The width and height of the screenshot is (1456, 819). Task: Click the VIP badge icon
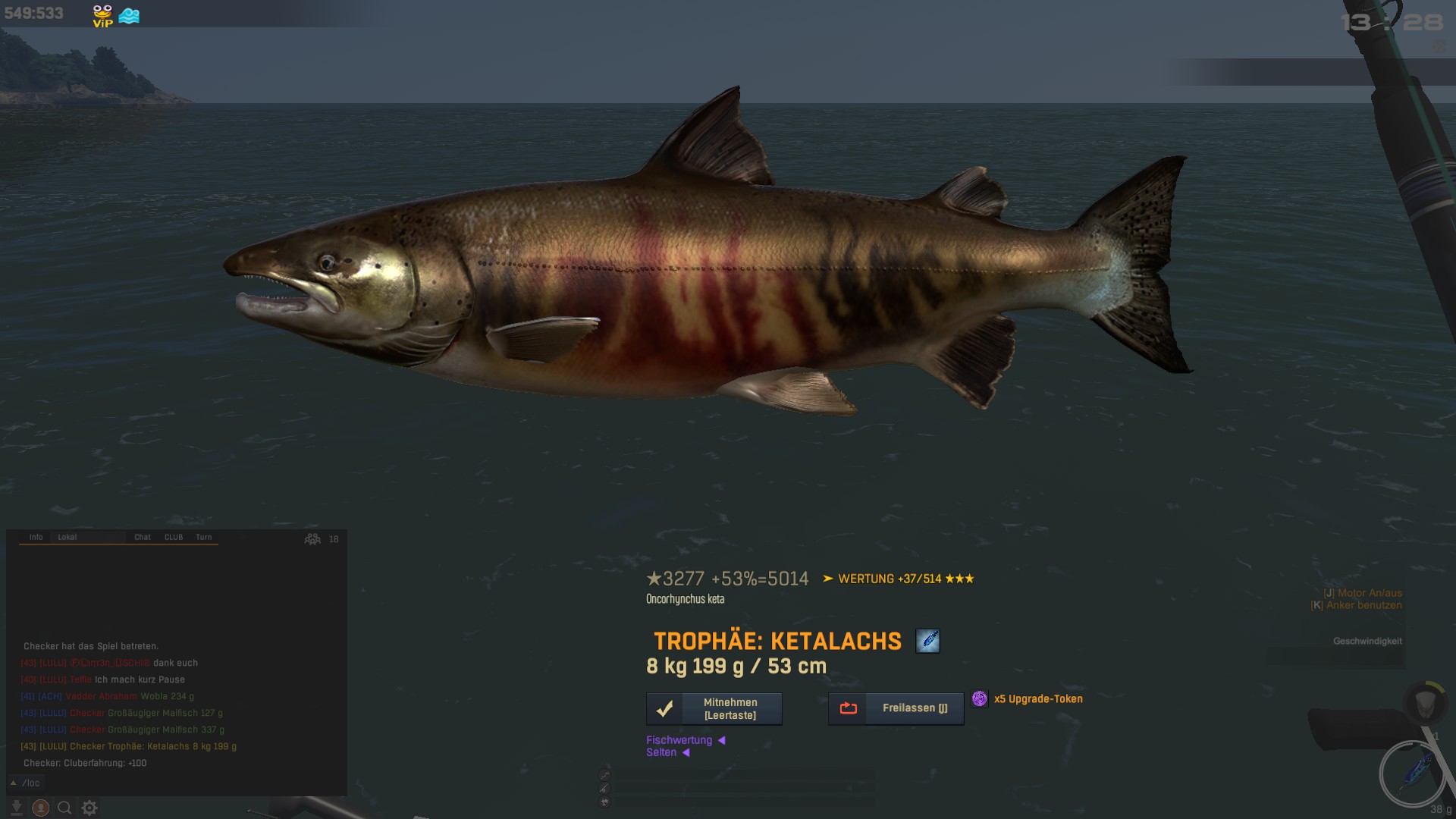point(102,15)
